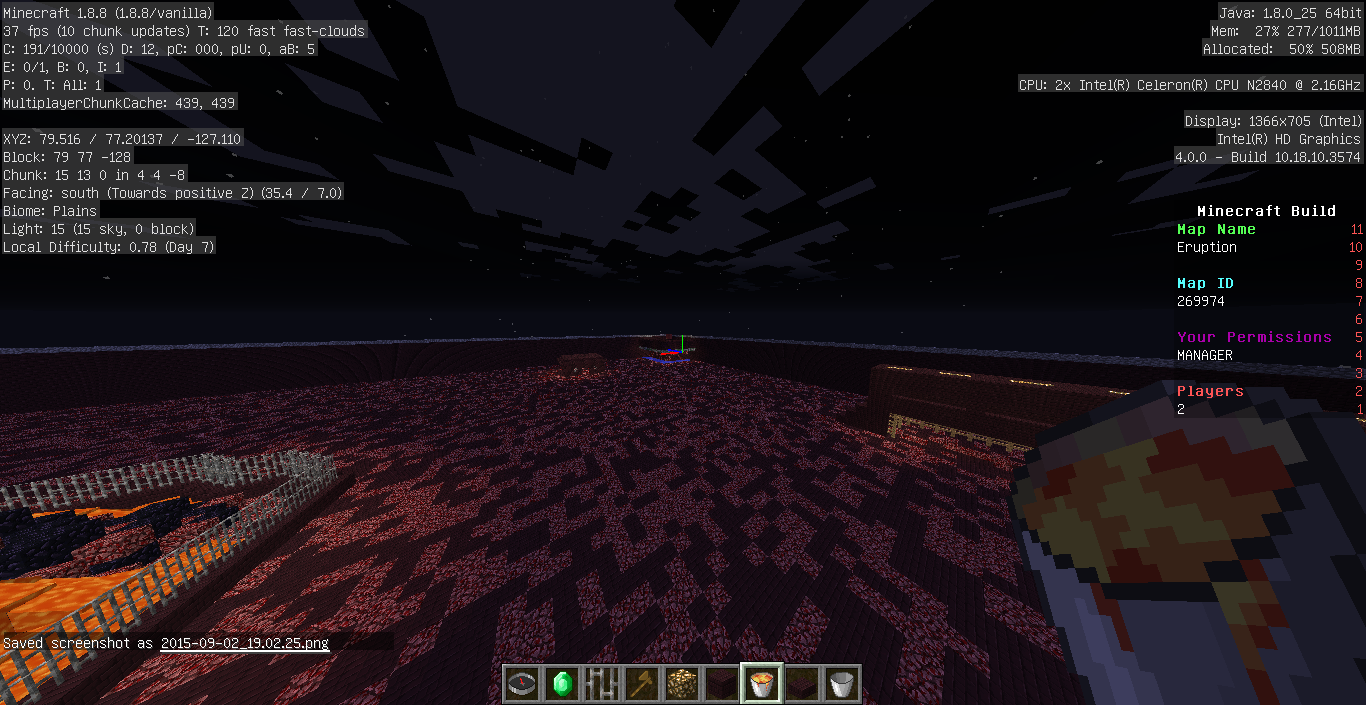The image size is (1366, 705).
Task: Click the lava bucket hotbar slot
Action: click(x=761, y=684)
